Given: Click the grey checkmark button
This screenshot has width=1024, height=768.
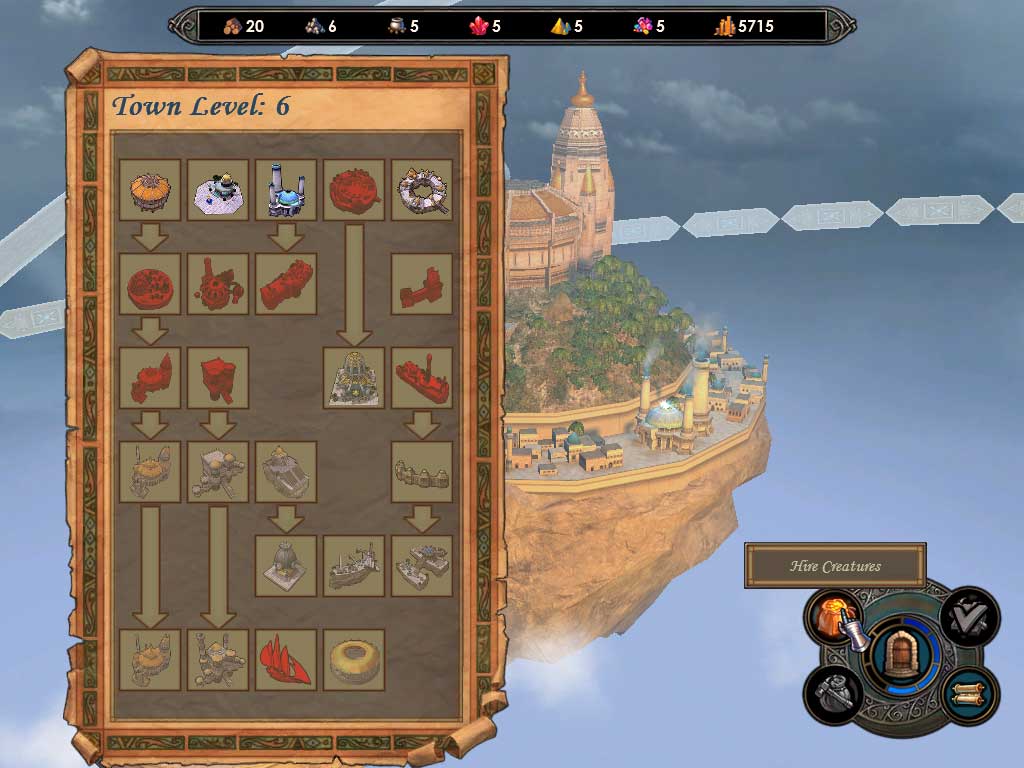Looking at the screenshot, I should (969, 616).
